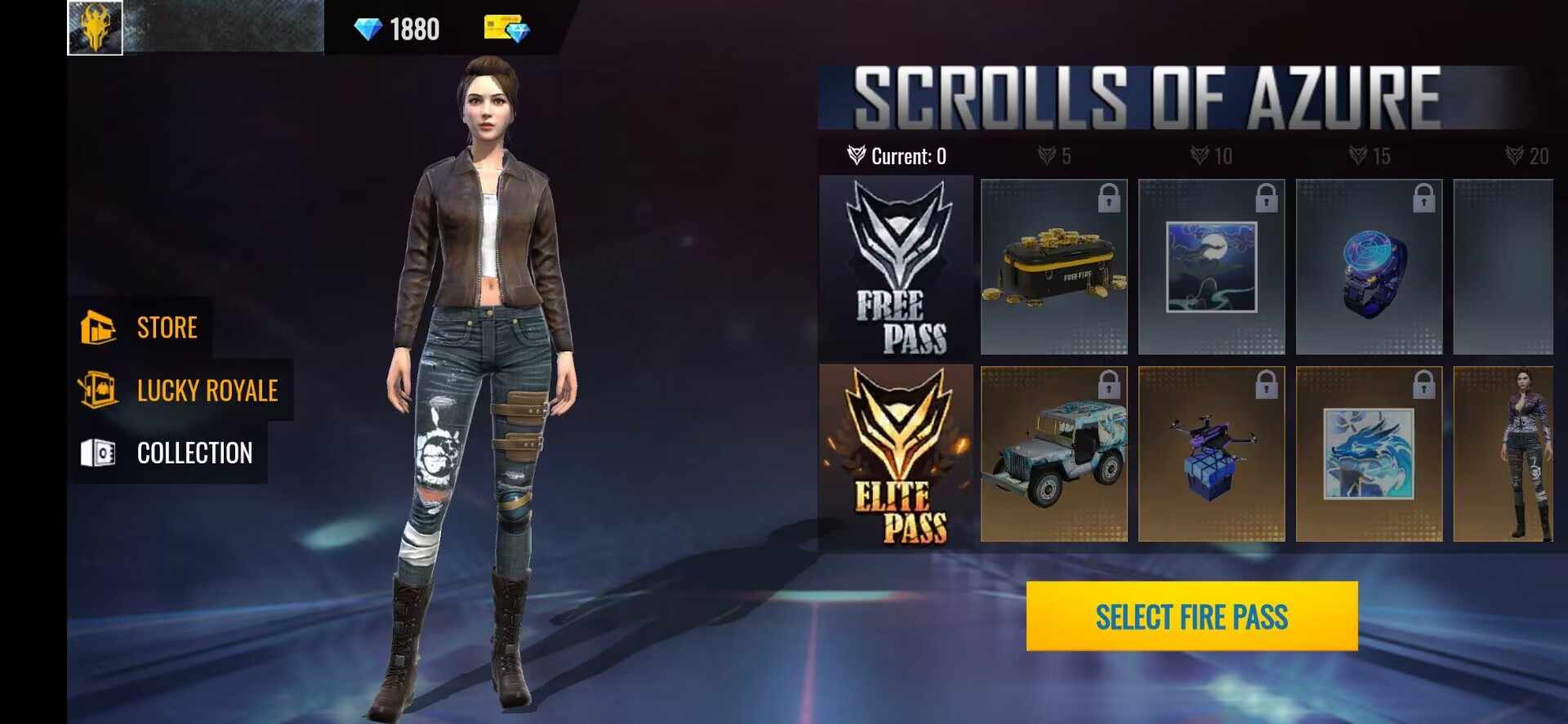This screenshot has width=1568, height=724.
Task: View the drone airdrop box reward
Action: pyautogui.click(x=1211, y=454)
